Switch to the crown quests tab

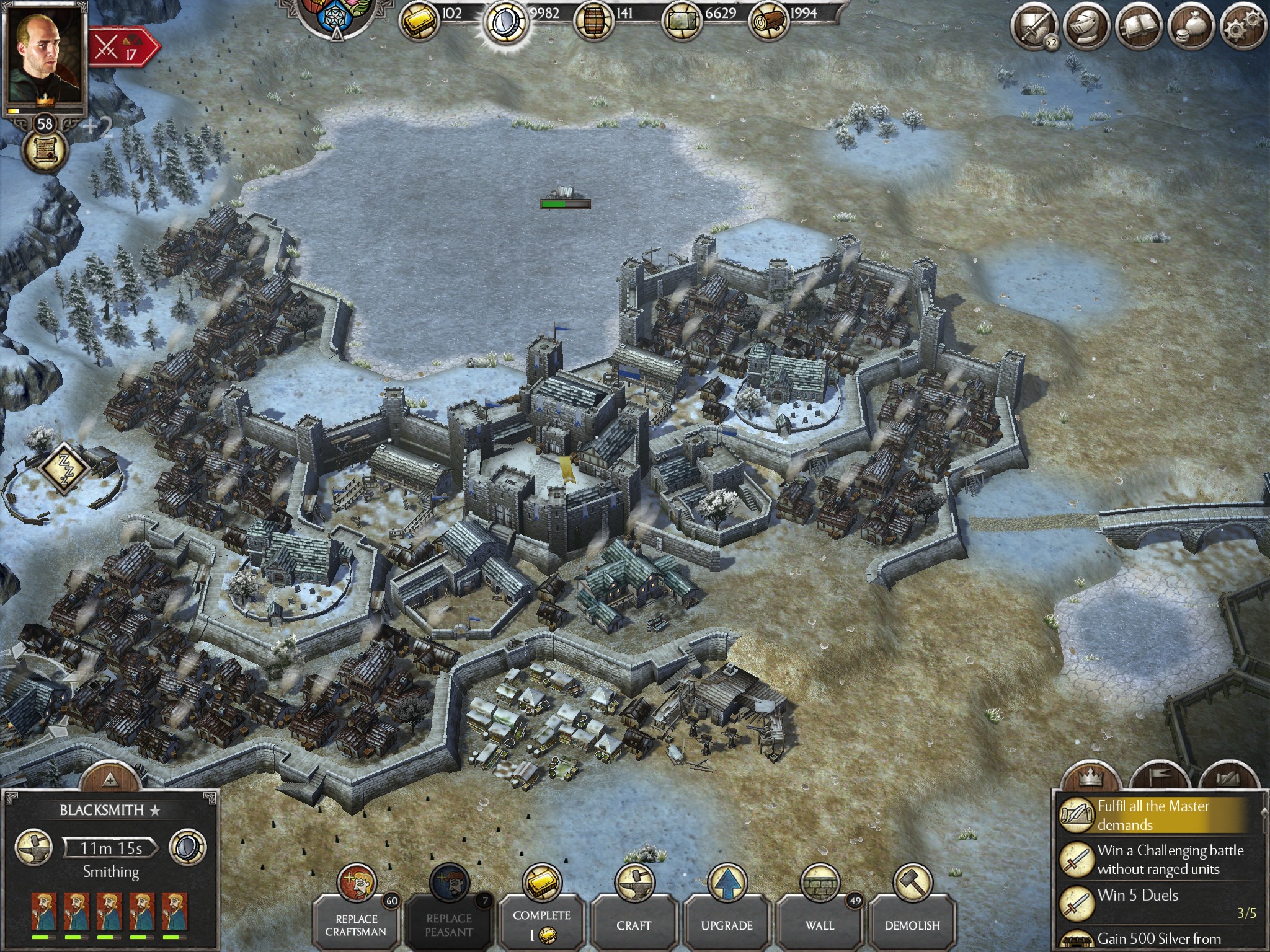(x=1090, y=777)
